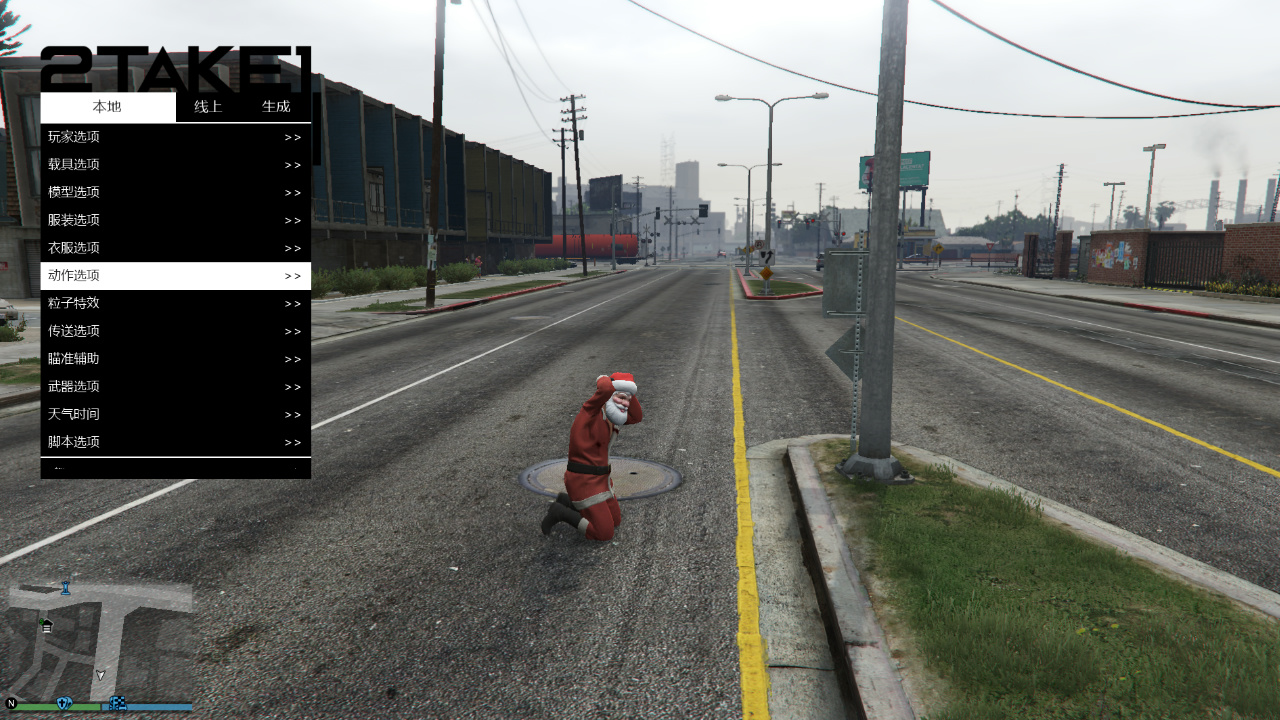Image resolution: width=1280 pixels, height=720 pixels.
Task: Switch to the 线上 tab
Action: [207, 107]
